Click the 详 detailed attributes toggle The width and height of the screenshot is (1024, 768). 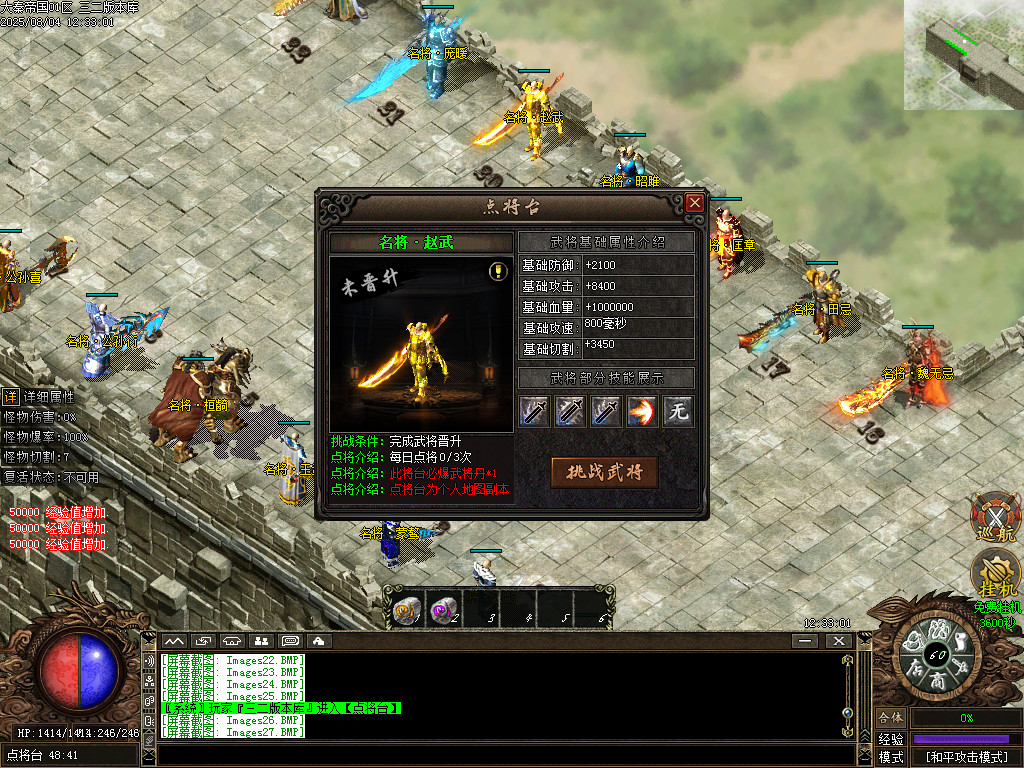pos(10,397)
